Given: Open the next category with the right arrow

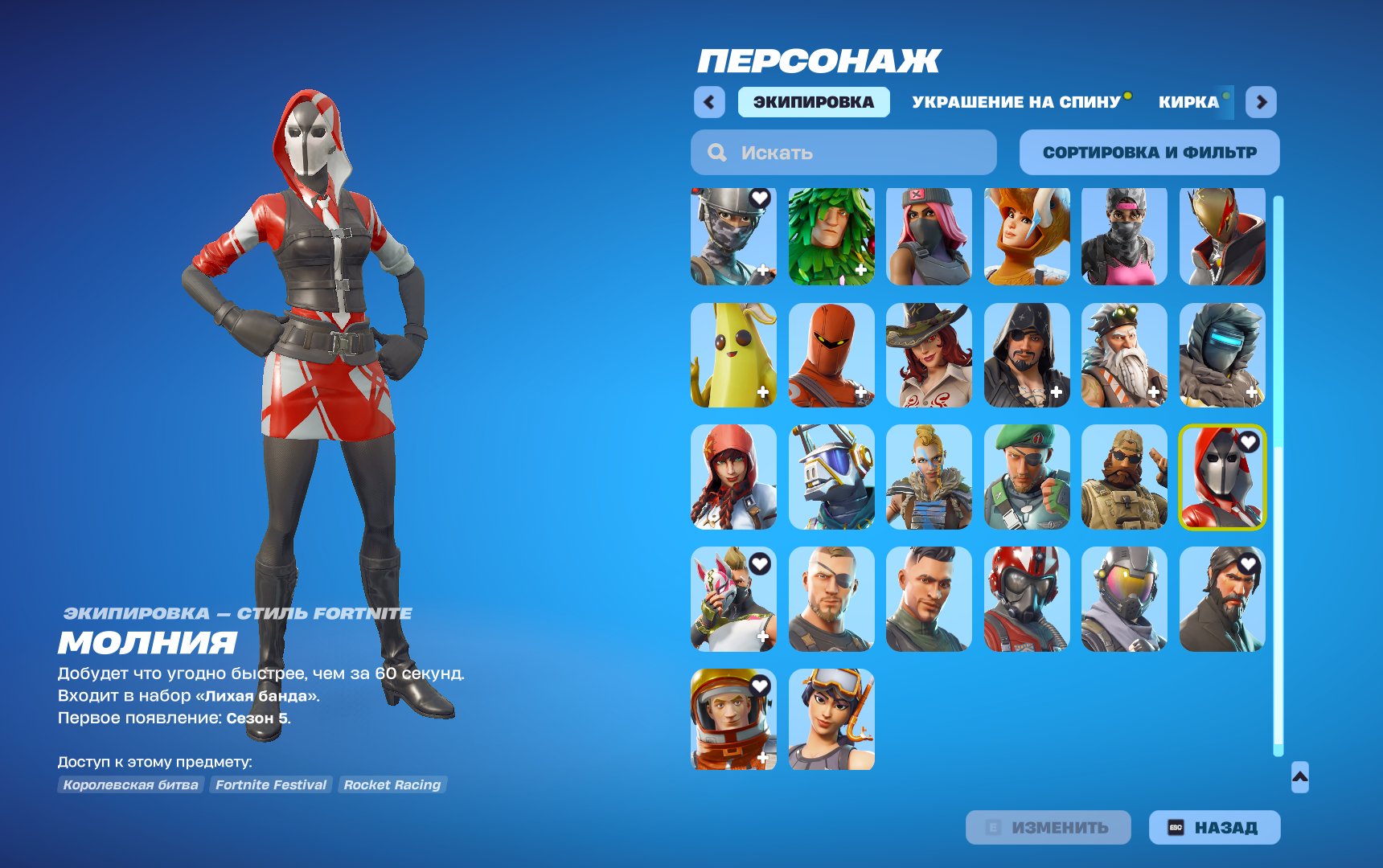Looking at the screenshot, I should click(x=1261, y=101).
